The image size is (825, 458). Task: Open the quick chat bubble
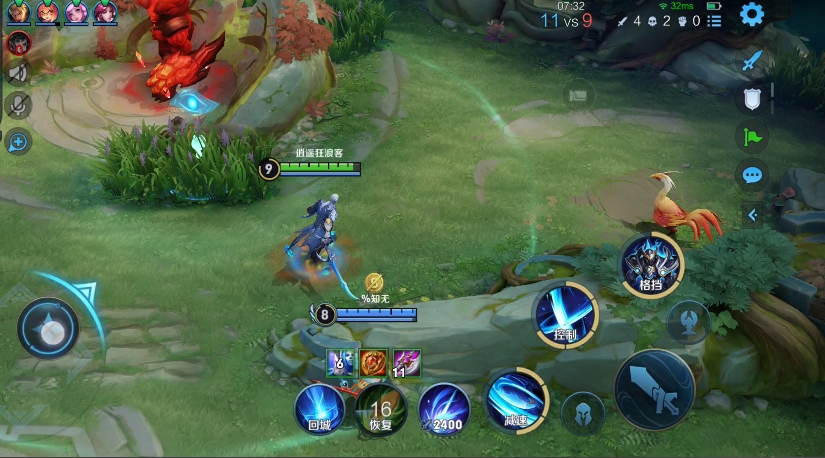pyautogui.click(x=752, y=176)
